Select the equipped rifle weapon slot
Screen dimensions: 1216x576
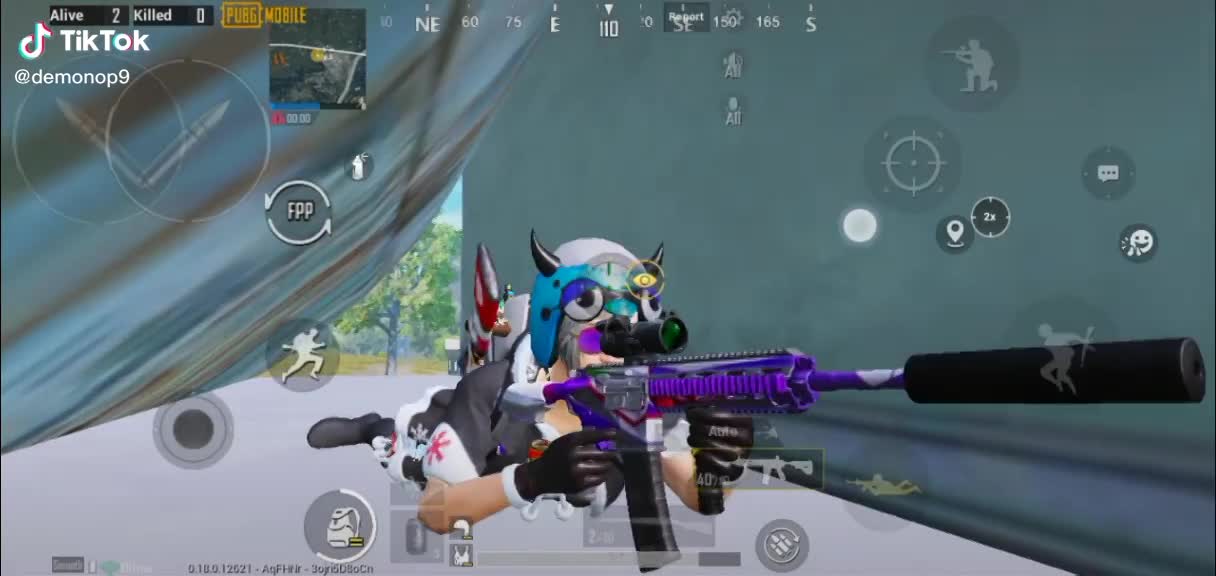tap(770, 468)
